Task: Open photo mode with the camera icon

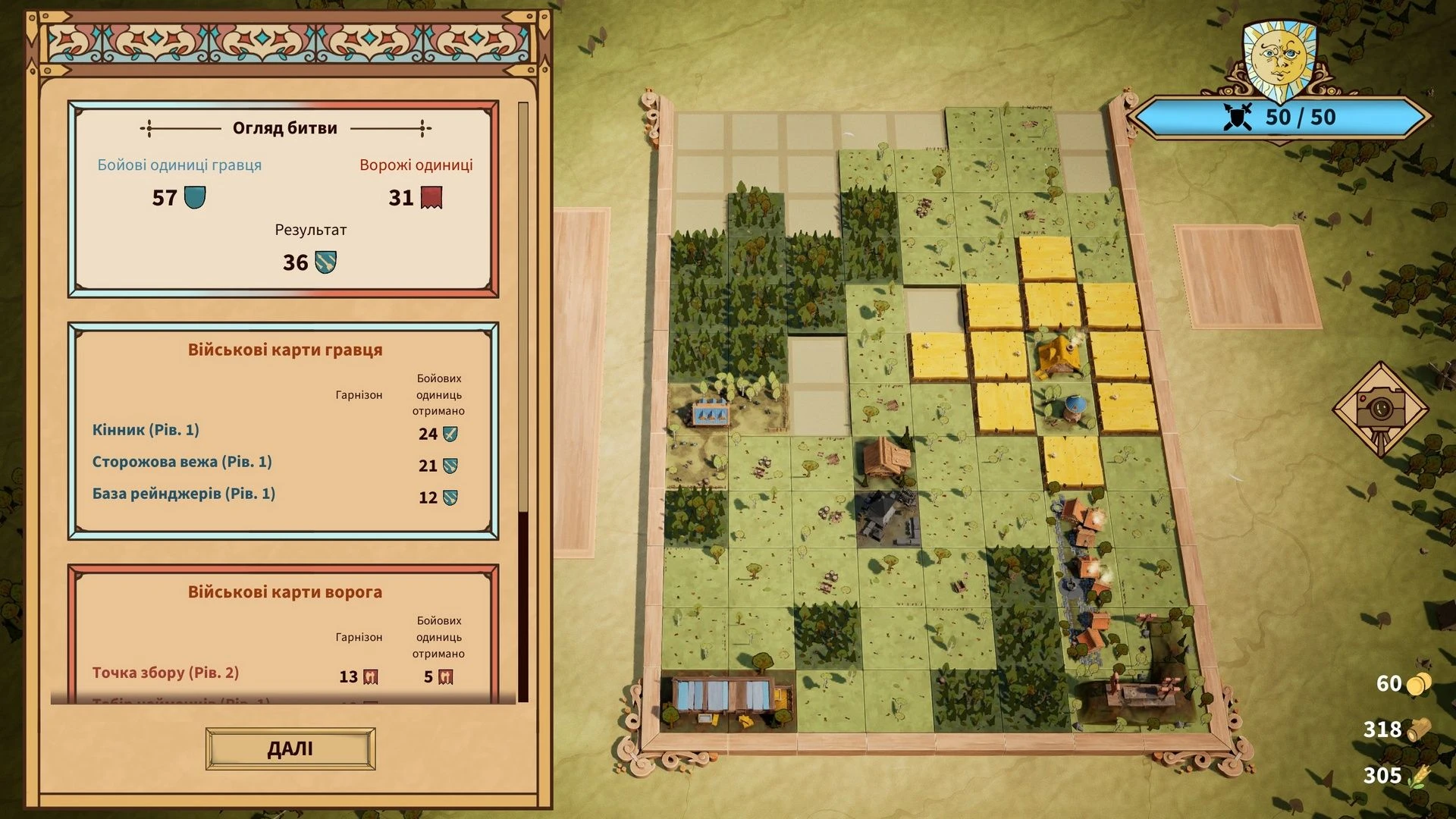Action: [1380, 409]
